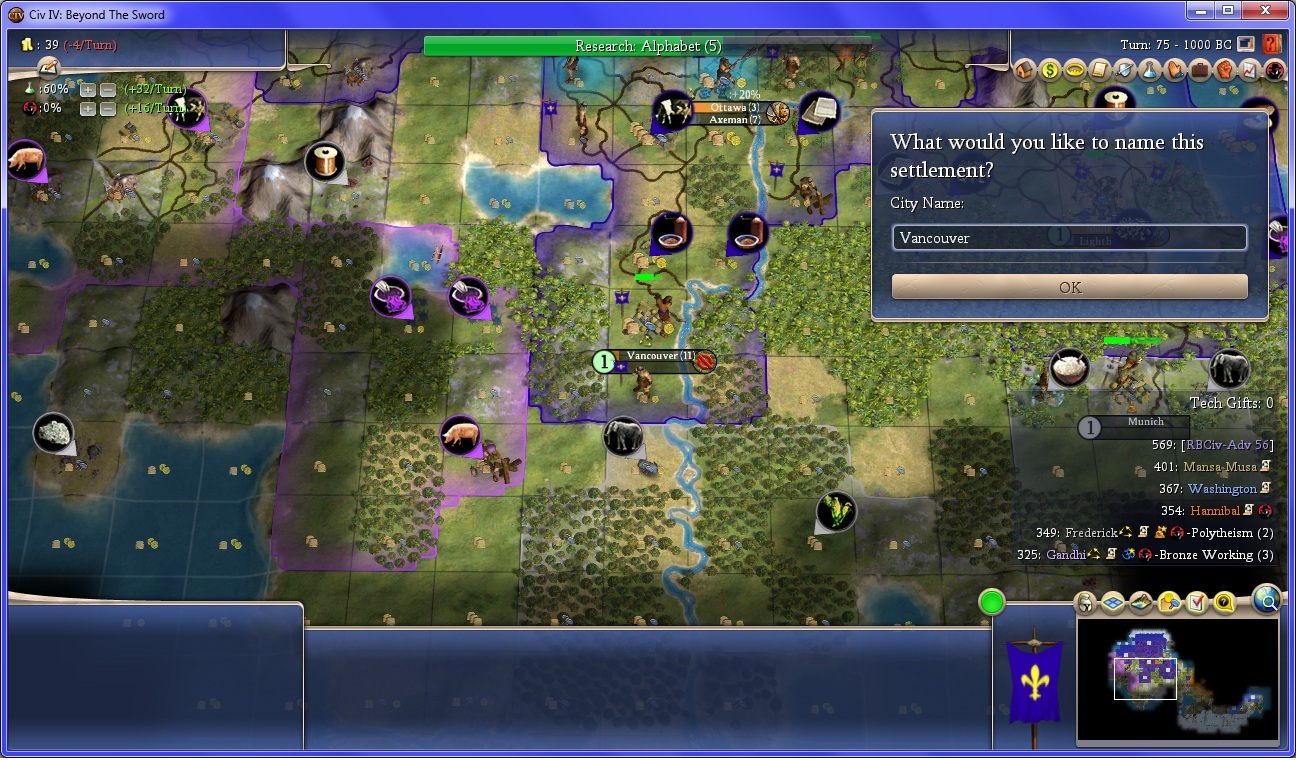
Task: Confirm the city name with OK
Action: point(1069,287)
